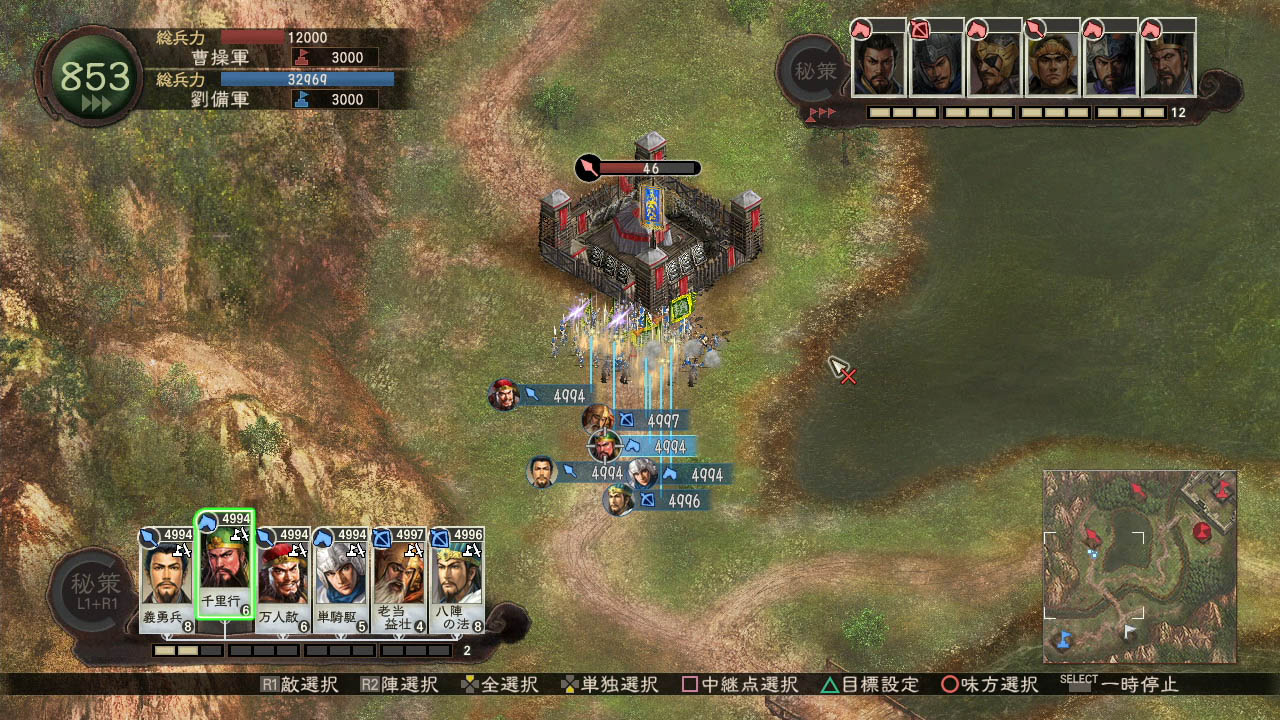Click the red-bandana unit marker on field
The image size is (1280, 720).
504,395
